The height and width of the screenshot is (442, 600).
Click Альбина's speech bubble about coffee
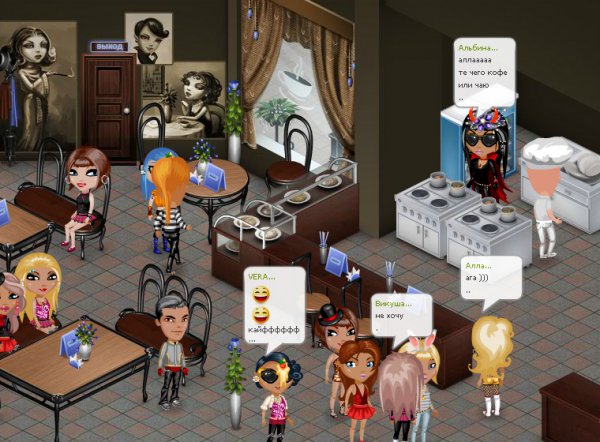point(482,71)
